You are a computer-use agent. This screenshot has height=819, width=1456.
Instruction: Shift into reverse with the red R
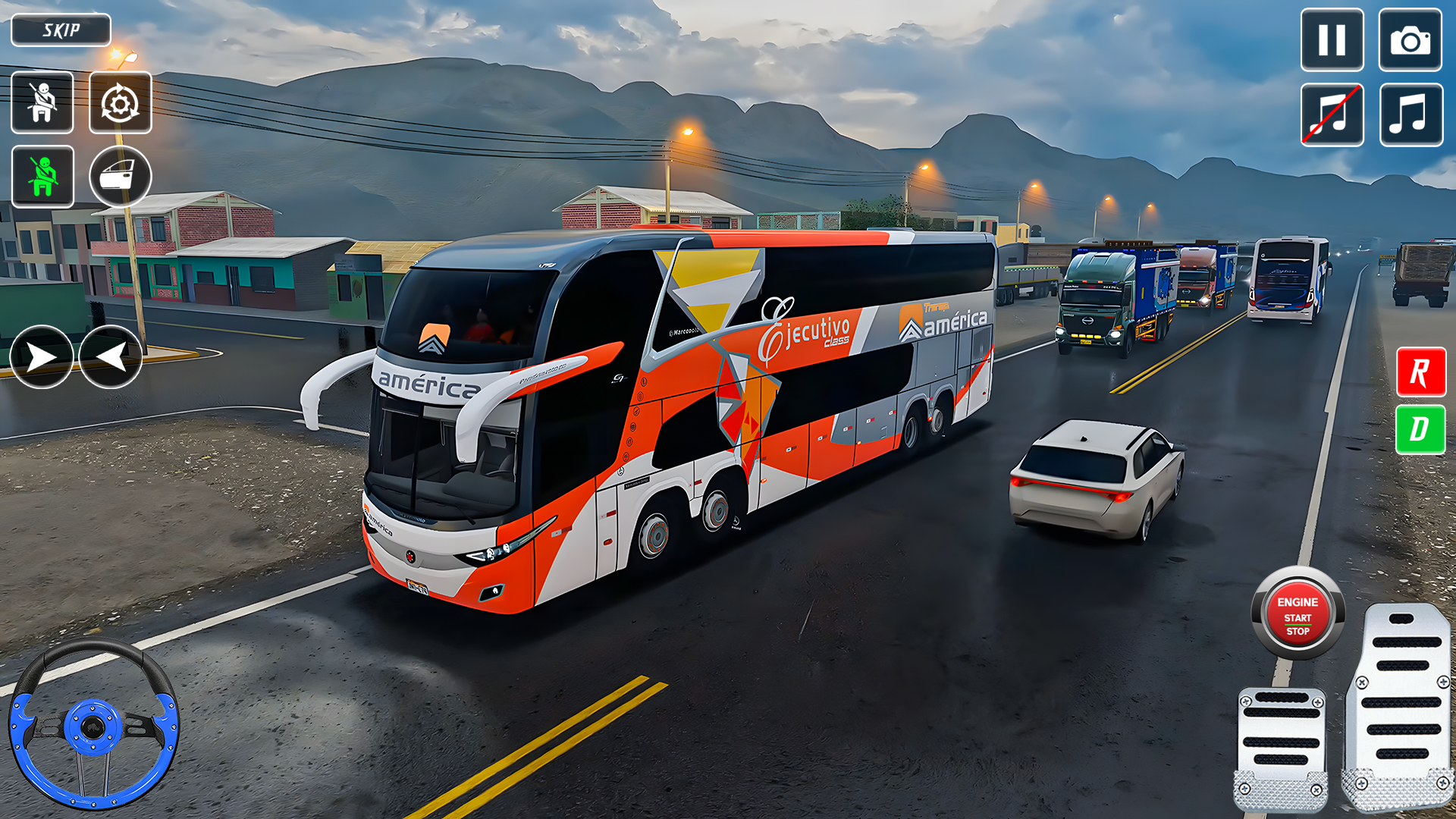coord(1420,372)
